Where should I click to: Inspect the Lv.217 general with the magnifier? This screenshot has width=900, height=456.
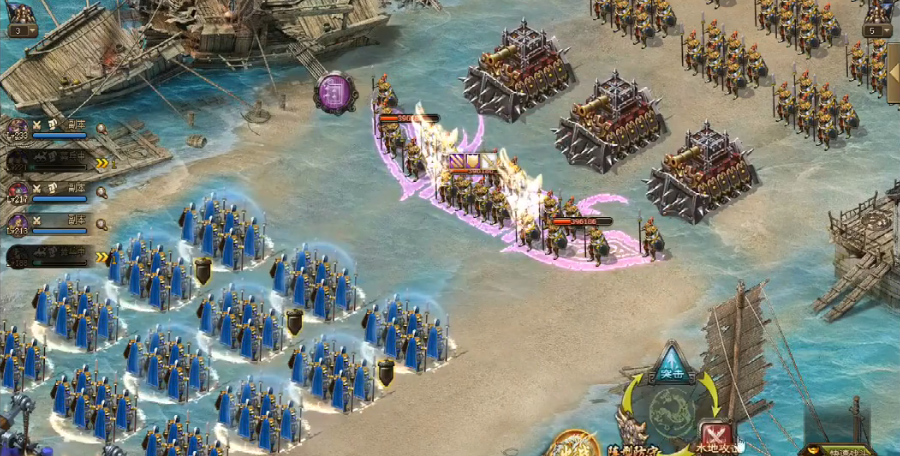(x=101, y=192)
